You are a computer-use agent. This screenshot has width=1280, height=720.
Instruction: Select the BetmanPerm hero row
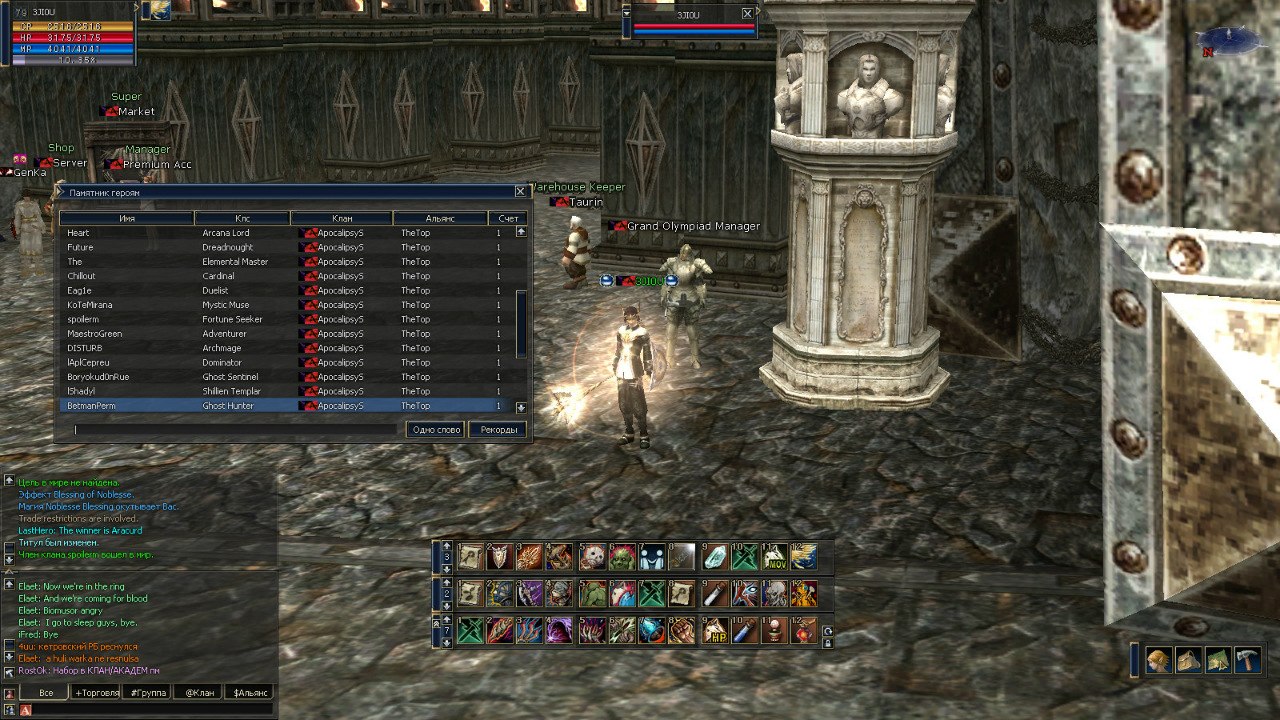[280, 406]
